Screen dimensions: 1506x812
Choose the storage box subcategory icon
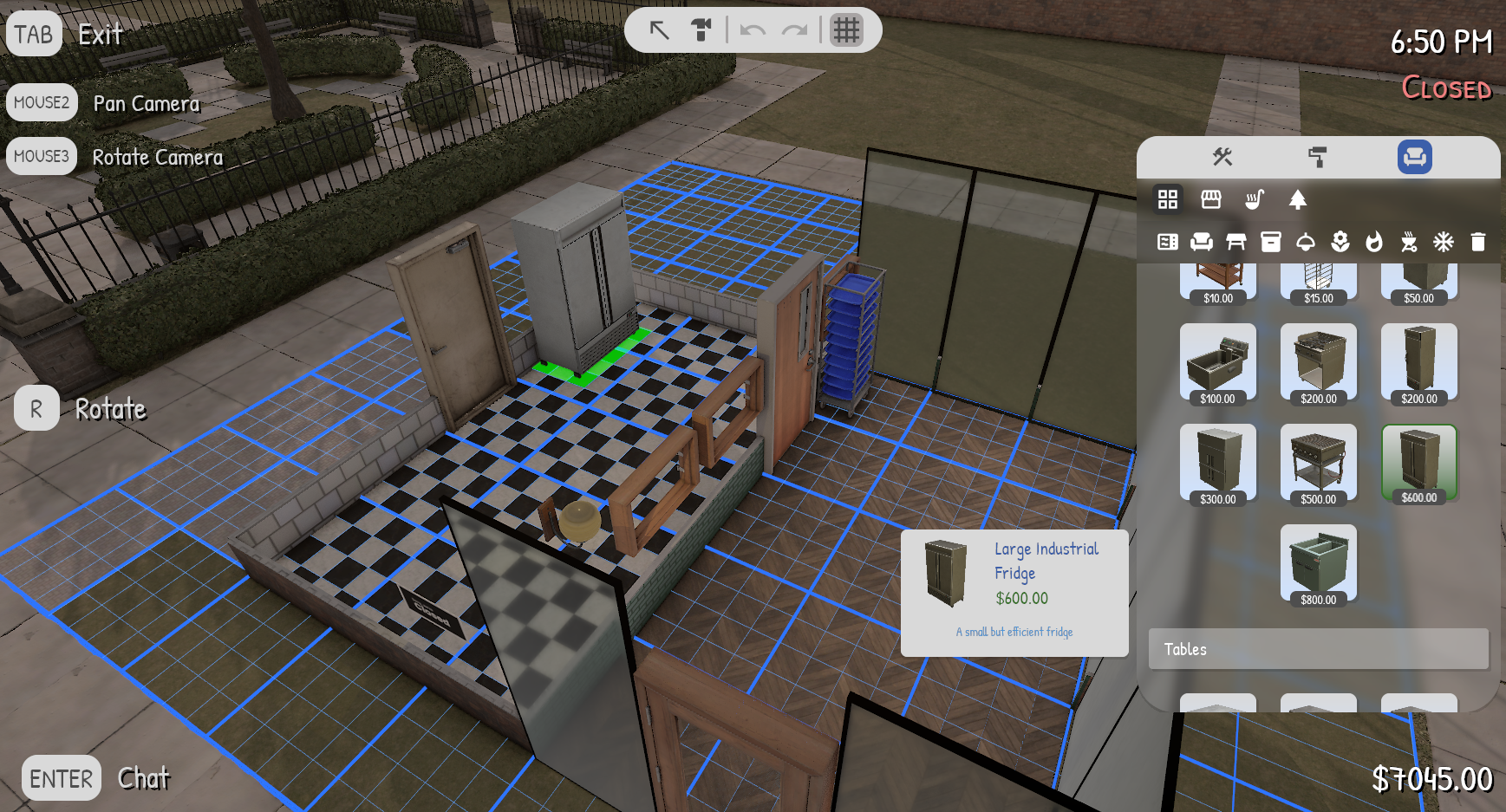pos(1271,242)
